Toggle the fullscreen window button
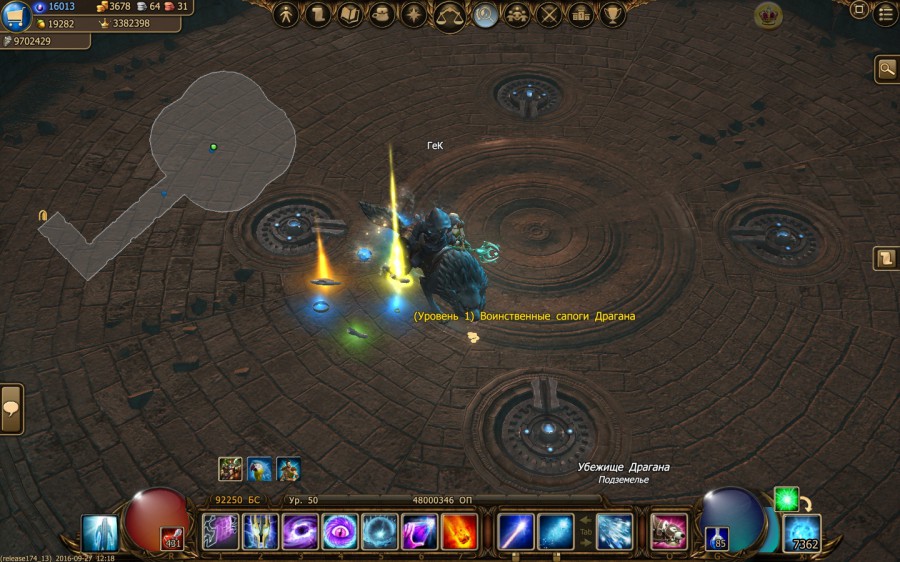The image size is (900, 562). click(859, 11)
